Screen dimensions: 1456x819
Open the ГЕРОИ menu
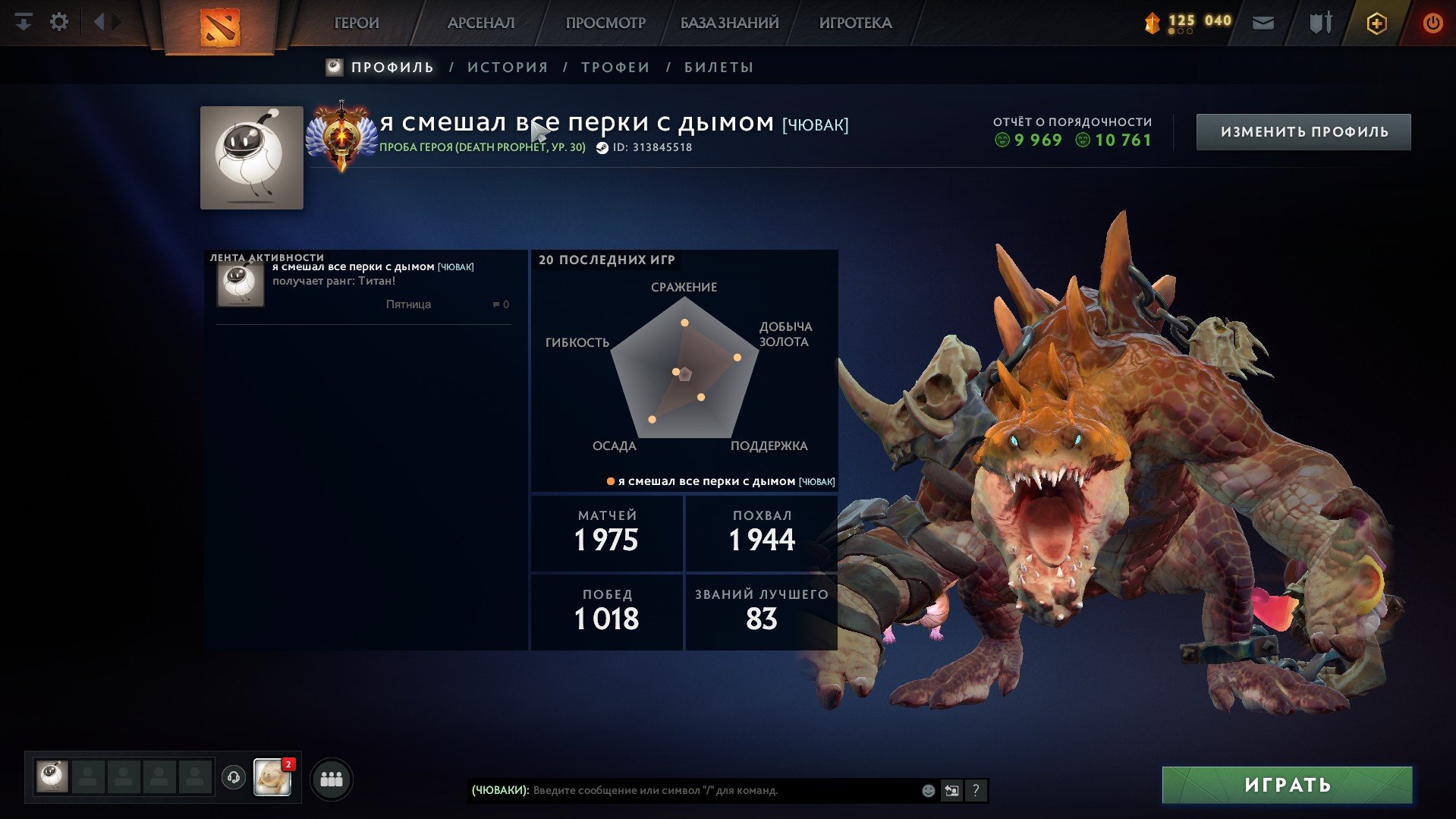point(356,23)
